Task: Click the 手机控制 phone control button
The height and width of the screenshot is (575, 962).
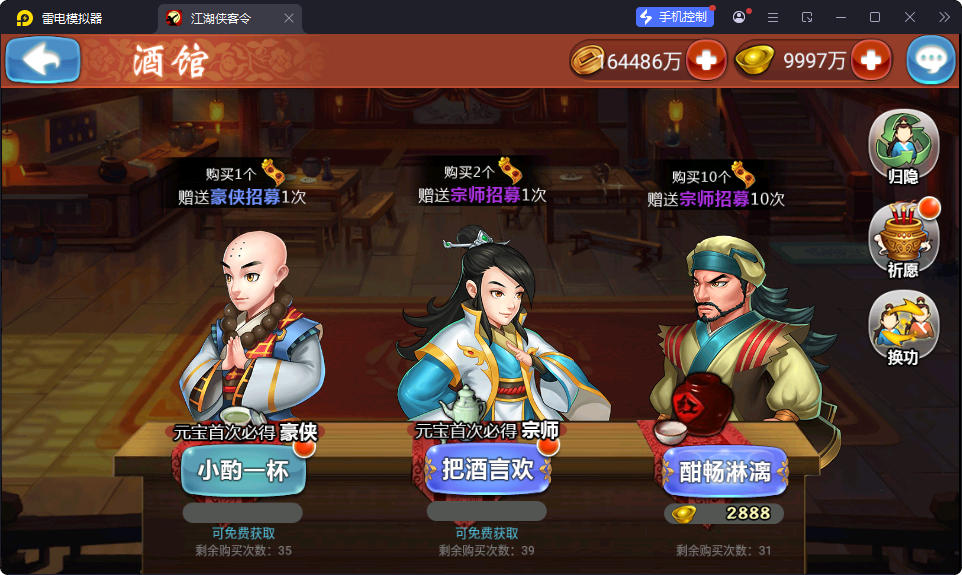Action: click(674, 17)
